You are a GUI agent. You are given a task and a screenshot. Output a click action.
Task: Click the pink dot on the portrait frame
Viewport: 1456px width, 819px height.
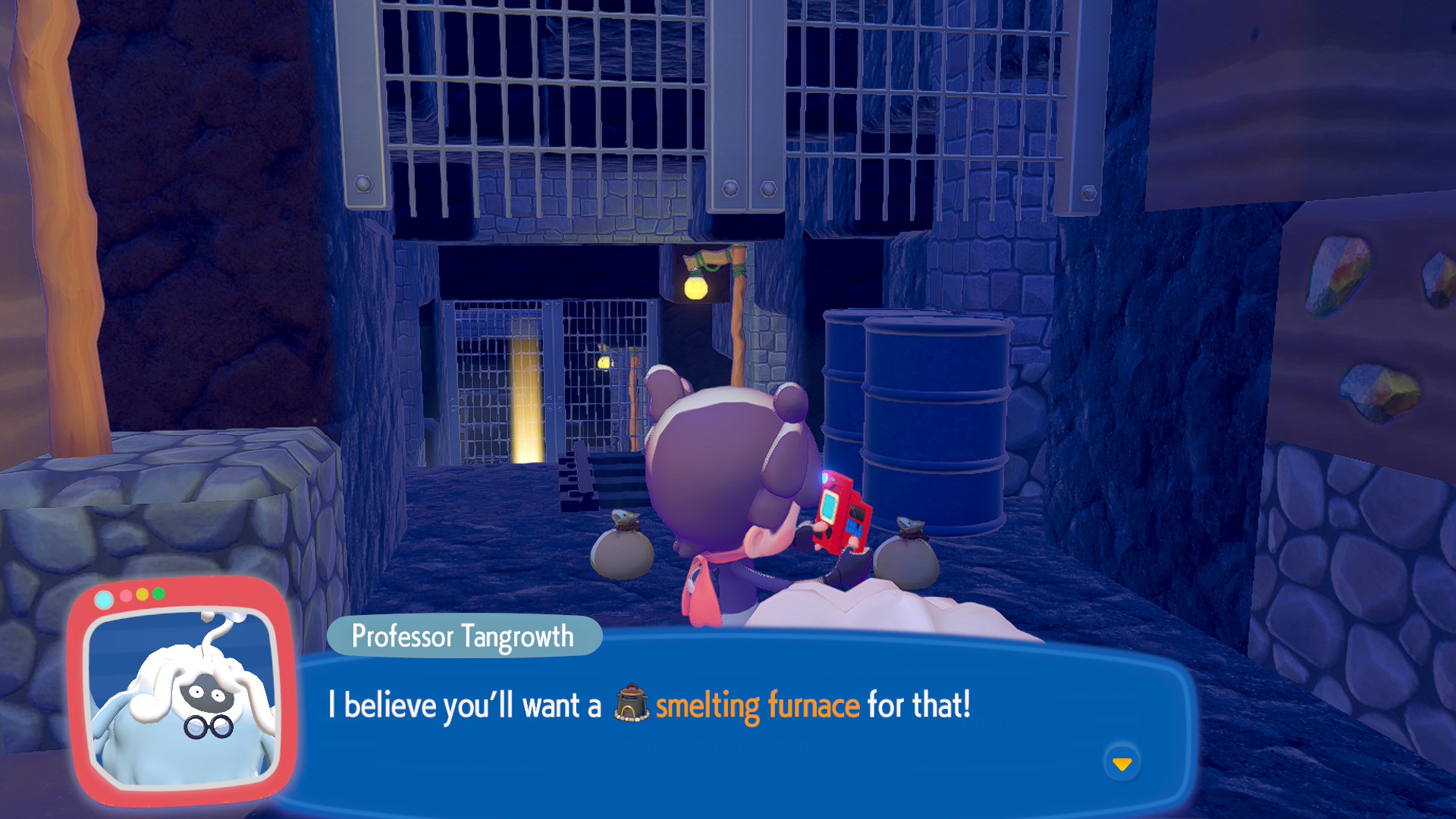125,596
